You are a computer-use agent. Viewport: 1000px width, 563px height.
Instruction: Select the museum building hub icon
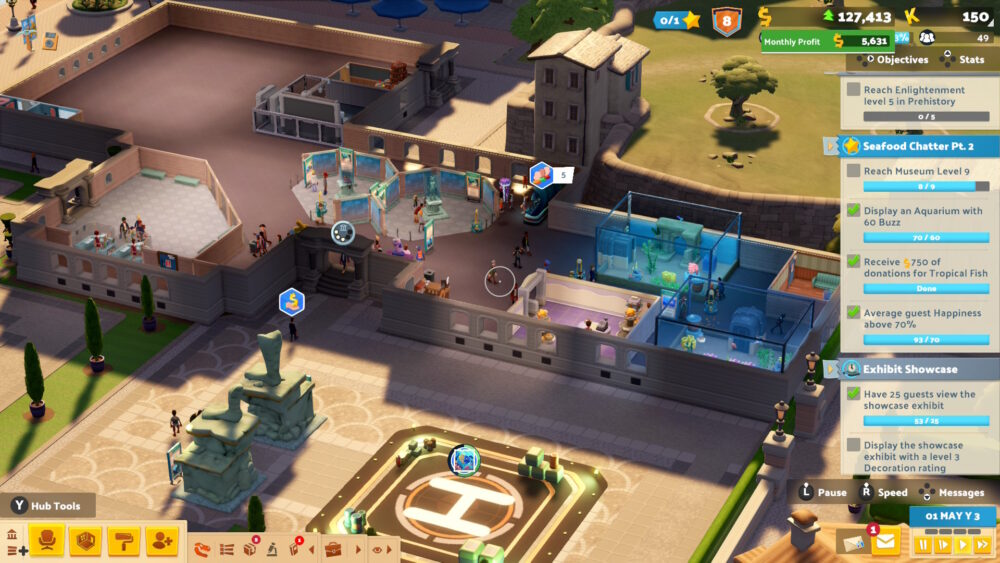[x=12, y=535]
